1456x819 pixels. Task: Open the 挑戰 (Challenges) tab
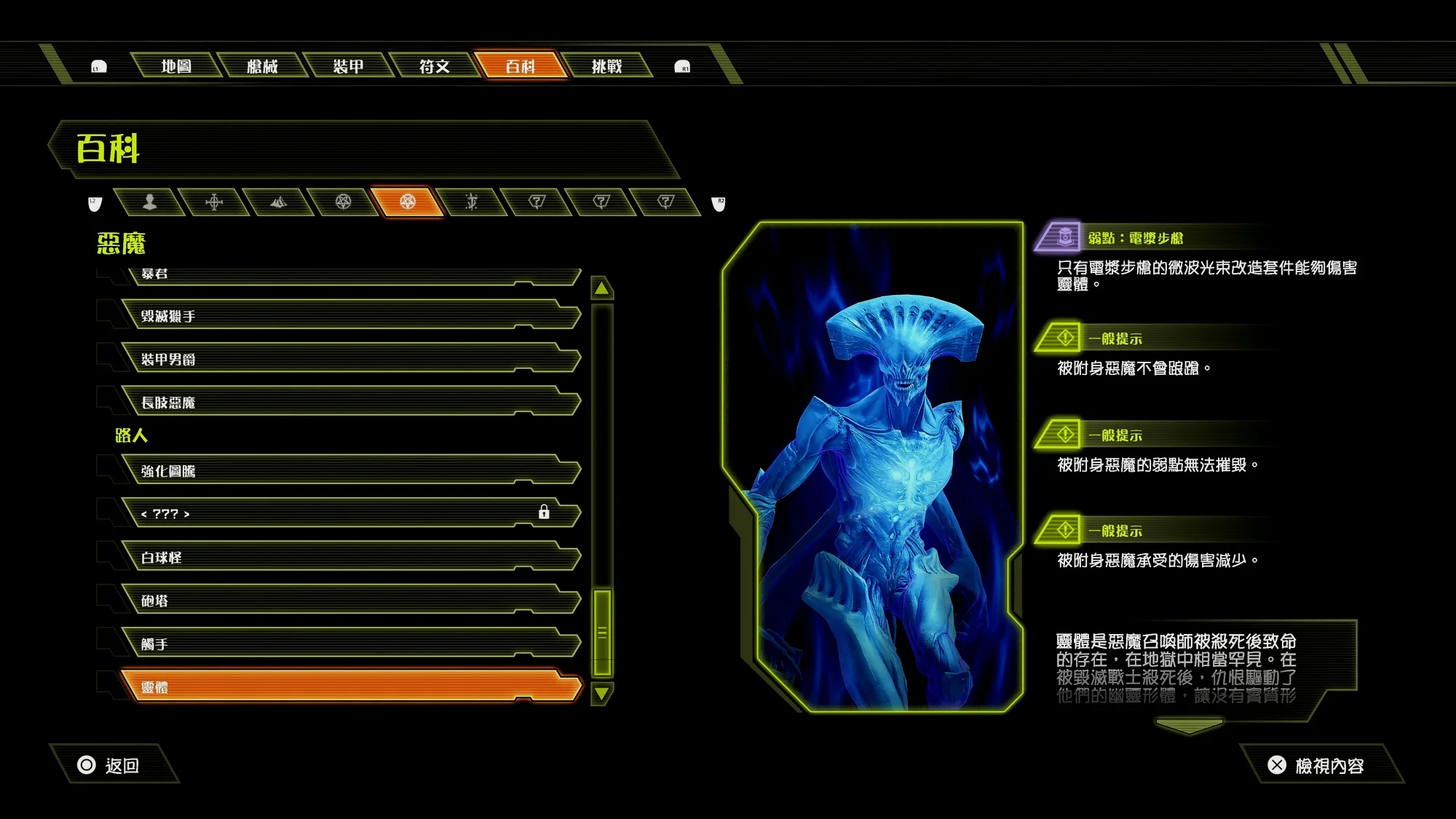(x=606, y=66)
